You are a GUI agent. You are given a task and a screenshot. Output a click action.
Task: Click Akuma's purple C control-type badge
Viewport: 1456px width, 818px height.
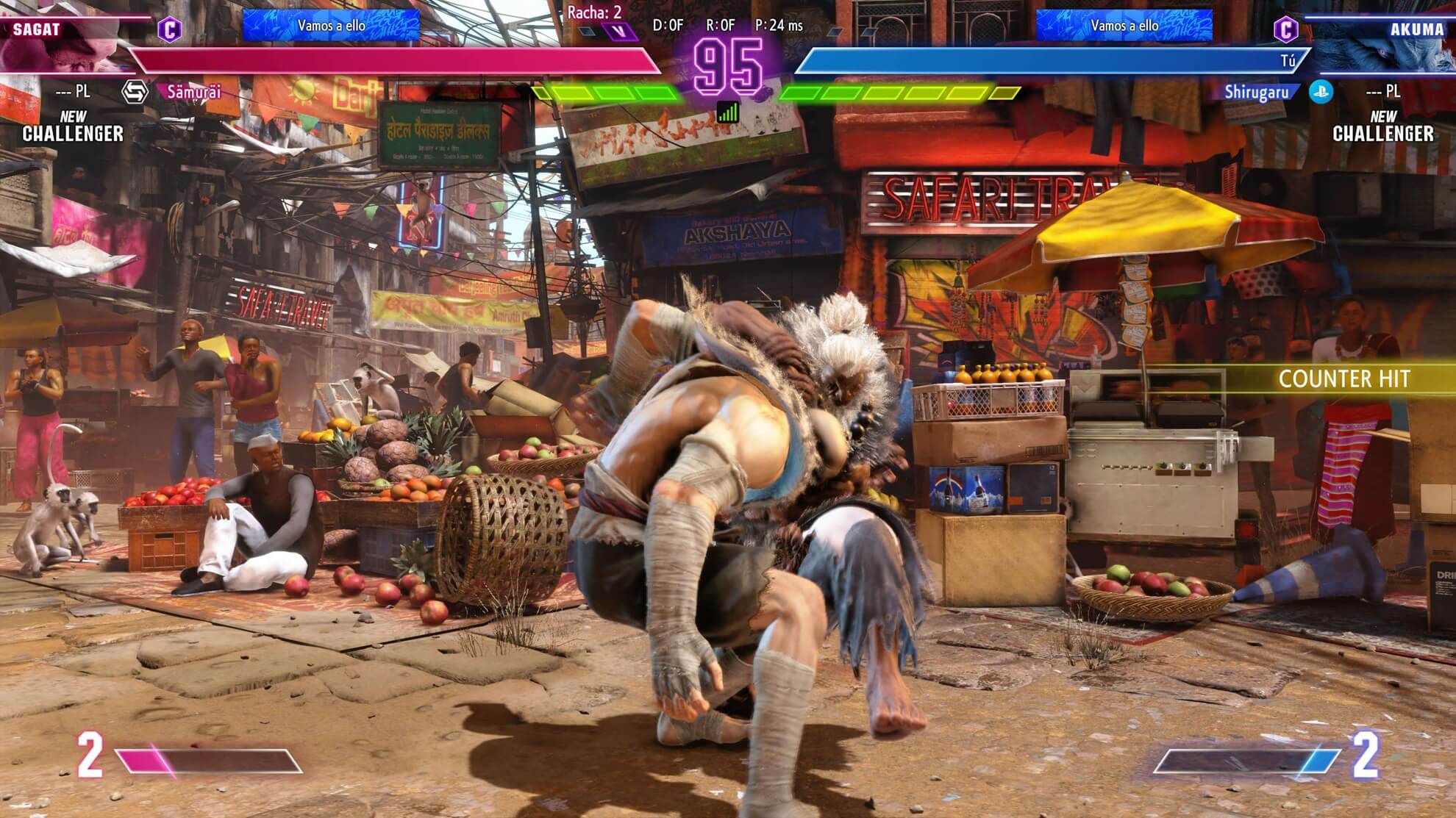pos(1285,29)
